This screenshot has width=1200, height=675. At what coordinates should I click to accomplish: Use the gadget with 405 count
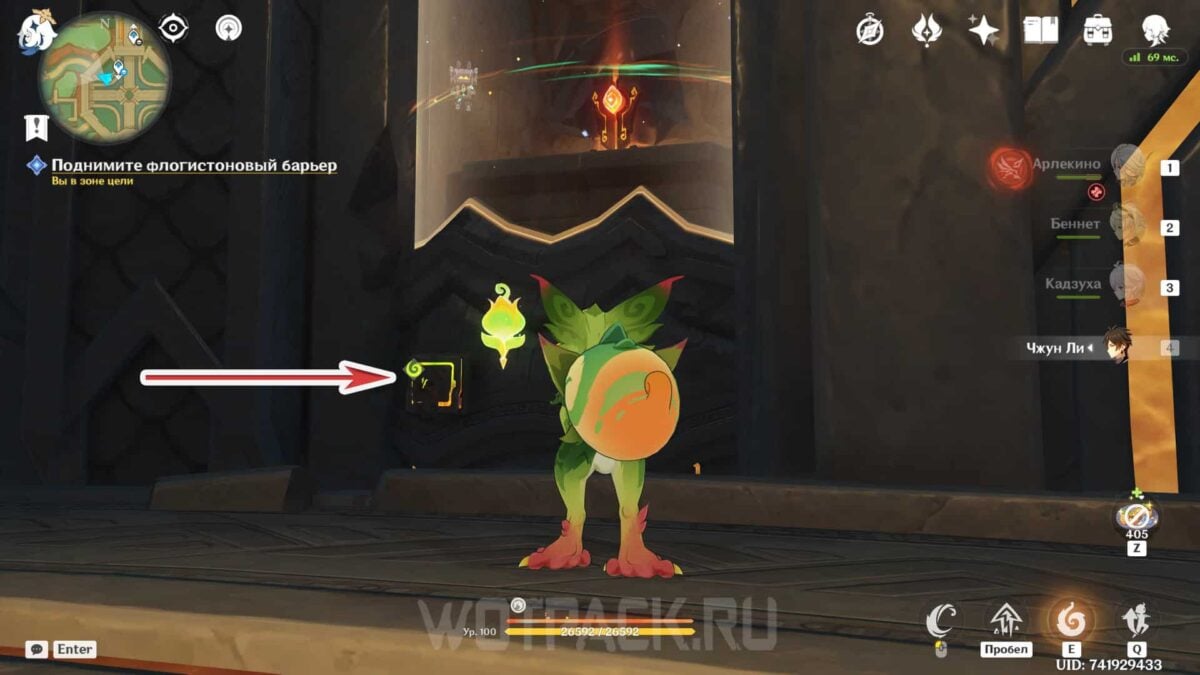tap(1137, 517)
